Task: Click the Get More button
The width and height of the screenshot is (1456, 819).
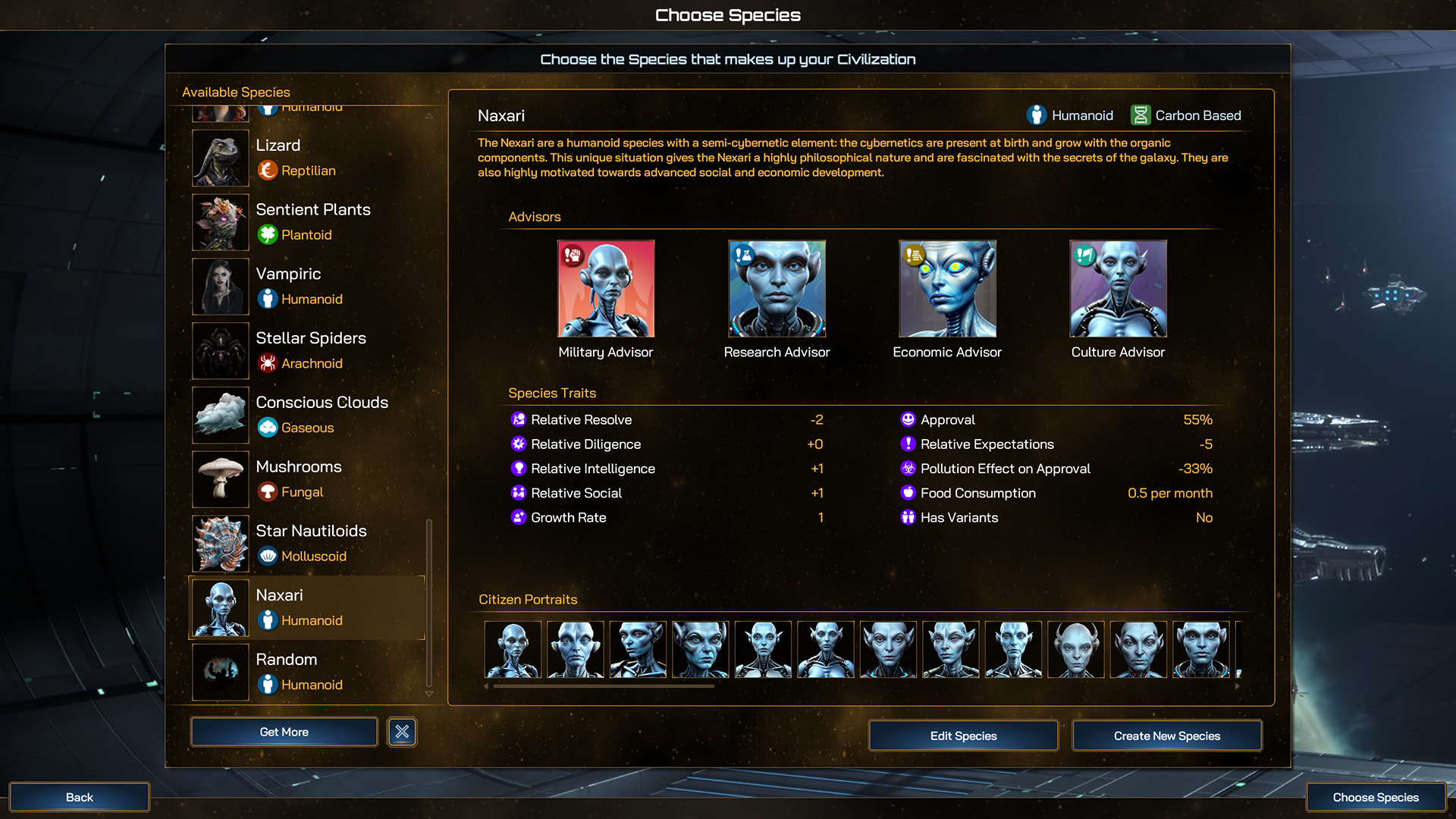Action: [x=284, y=731]
